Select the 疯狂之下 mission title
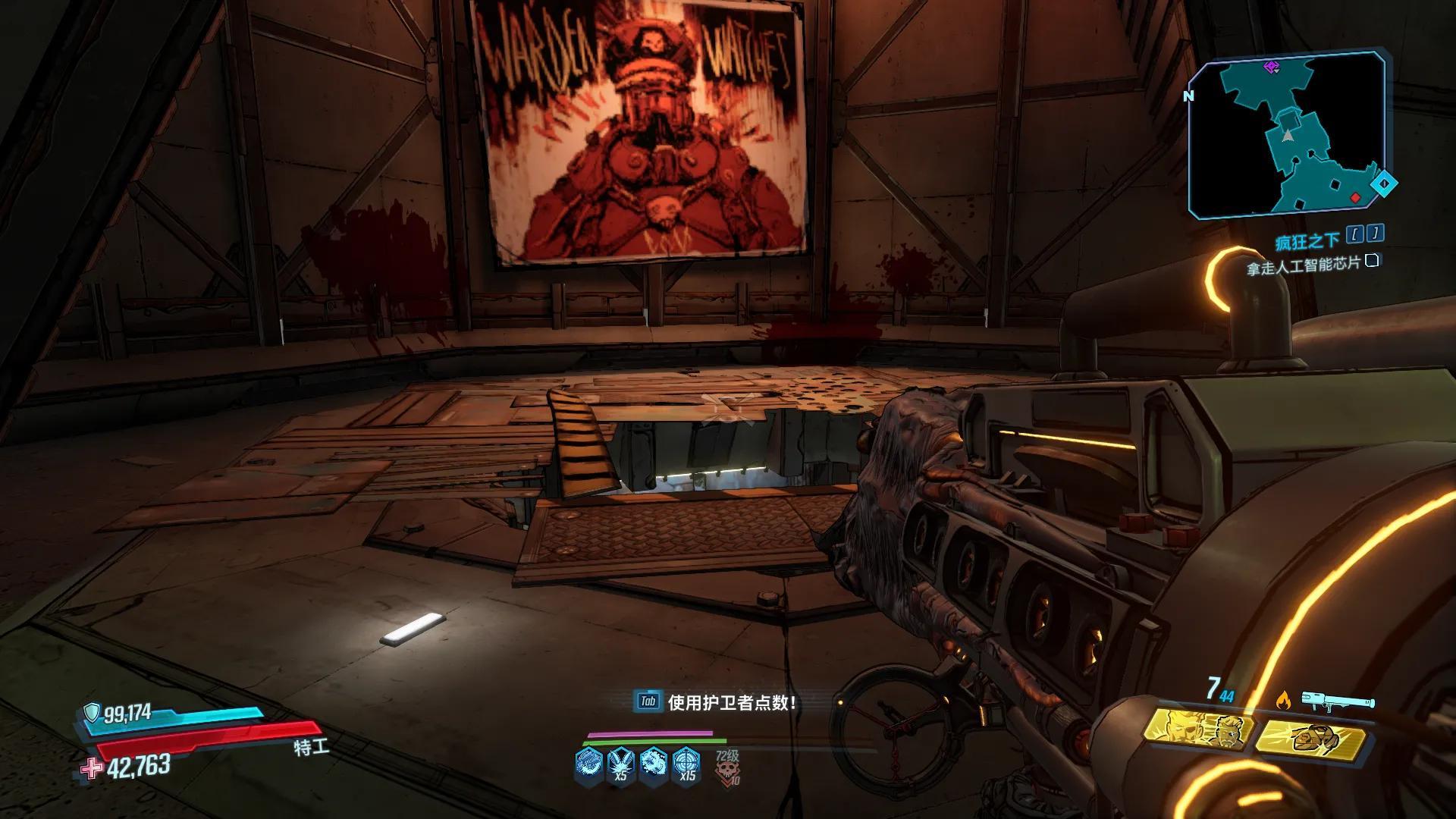The width and height of the screenshot is (1456, 819). coord(1307,242)
